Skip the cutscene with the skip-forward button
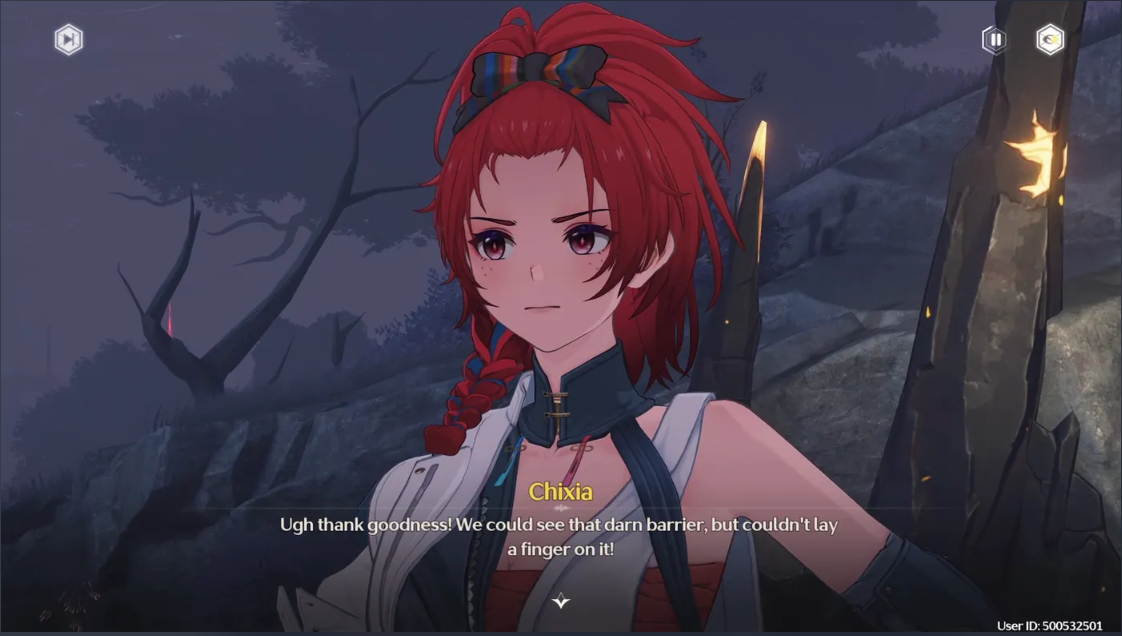Screen dimensions: 1122x636 [x=68, y=40]
